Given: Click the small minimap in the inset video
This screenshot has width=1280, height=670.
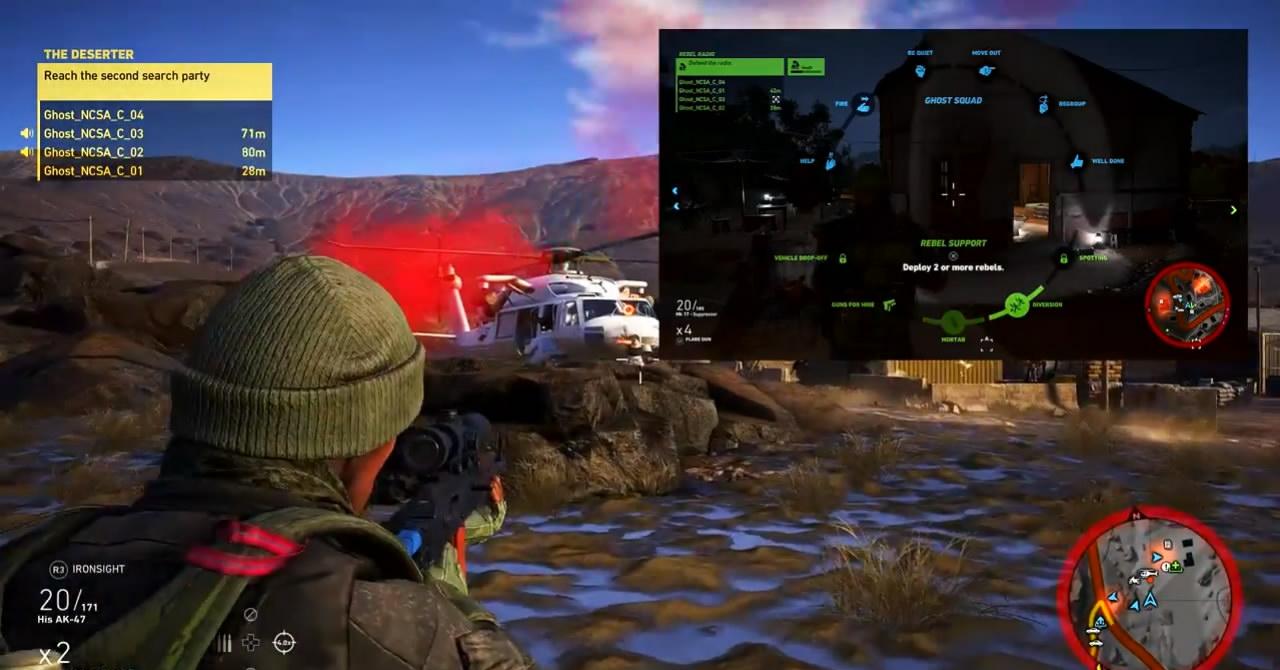Looking at the screenshot, I should pyautogui.click(x=1187, y=304).
